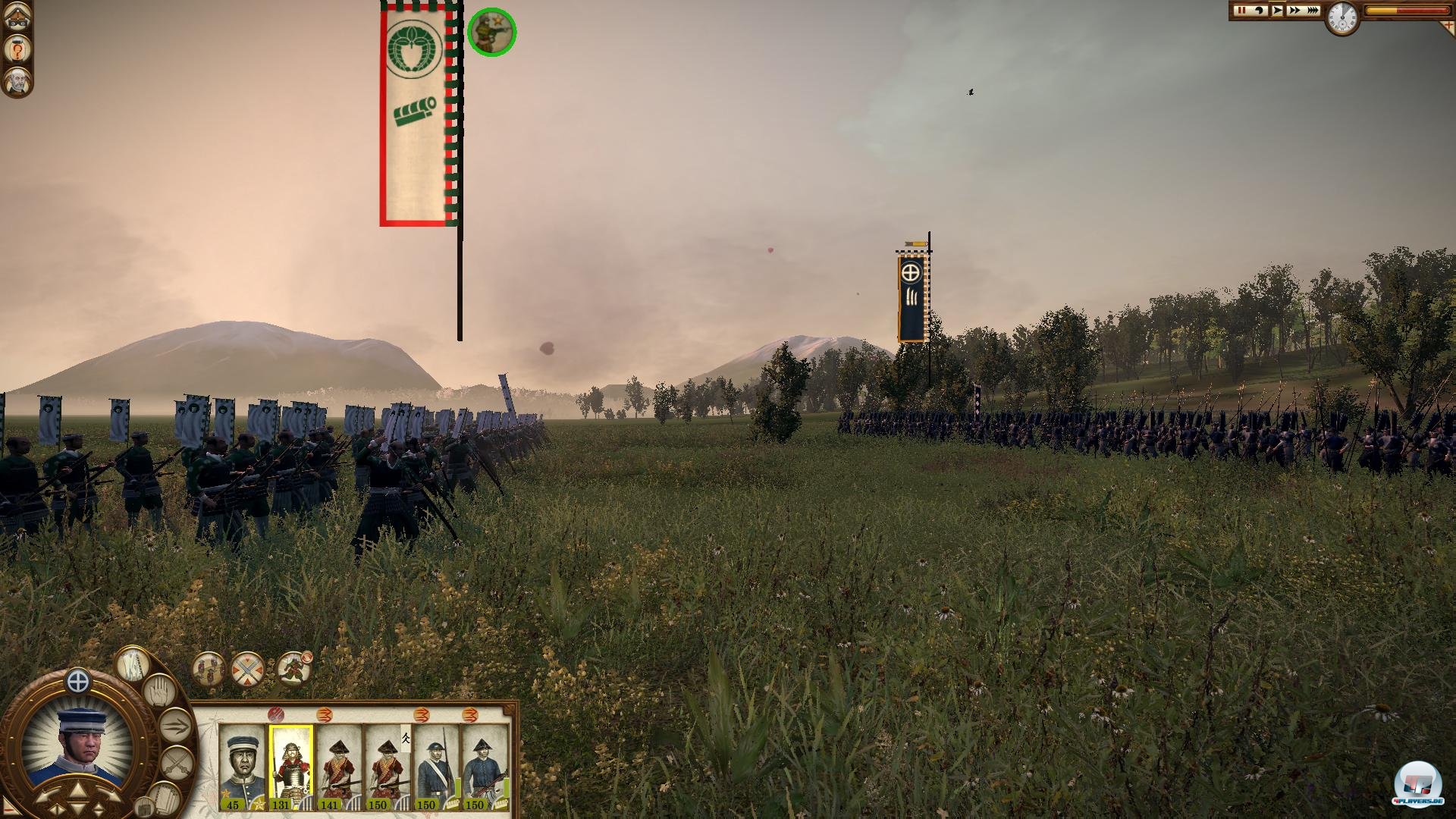This screenshot has width=1456, height=819.
Task: Click the open-hand halt order button
Action: [x=158, y=692]
